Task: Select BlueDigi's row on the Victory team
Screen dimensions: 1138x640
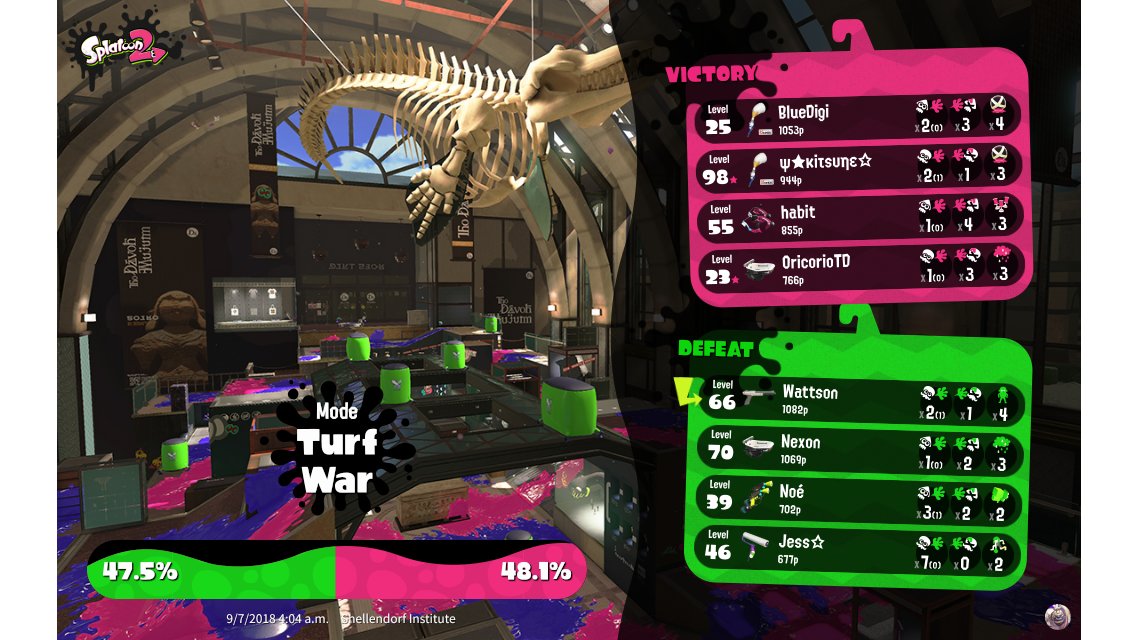Action: (x=860, y=117)
